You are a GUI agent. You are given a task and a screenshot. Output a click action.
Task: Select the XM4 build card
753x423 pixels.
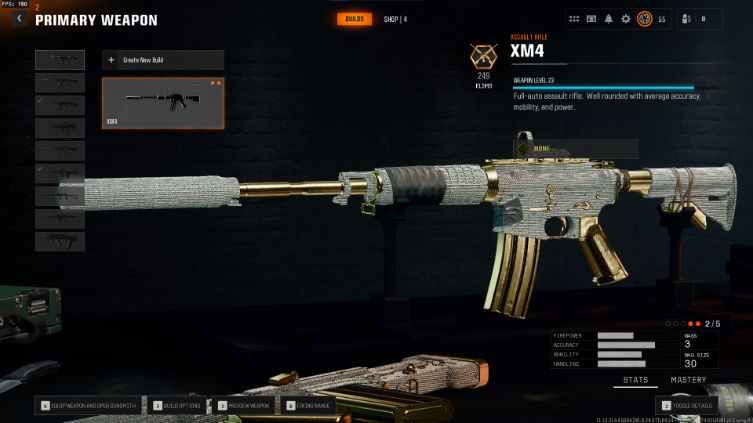coord(162,103)
